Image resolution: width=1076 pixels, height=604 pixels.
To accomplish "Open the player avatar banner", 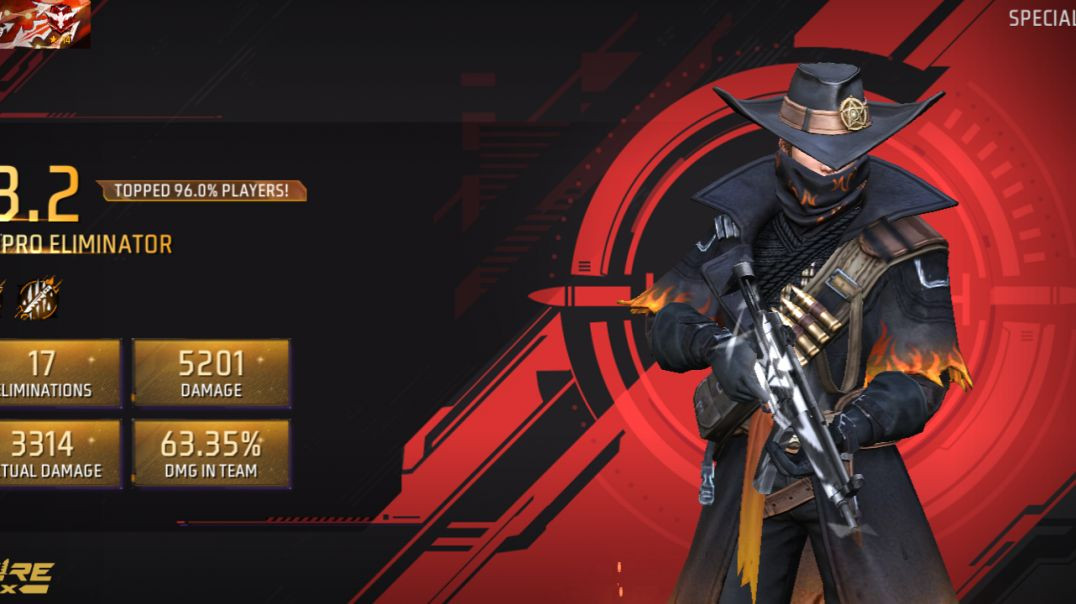I will pos(44,24).
